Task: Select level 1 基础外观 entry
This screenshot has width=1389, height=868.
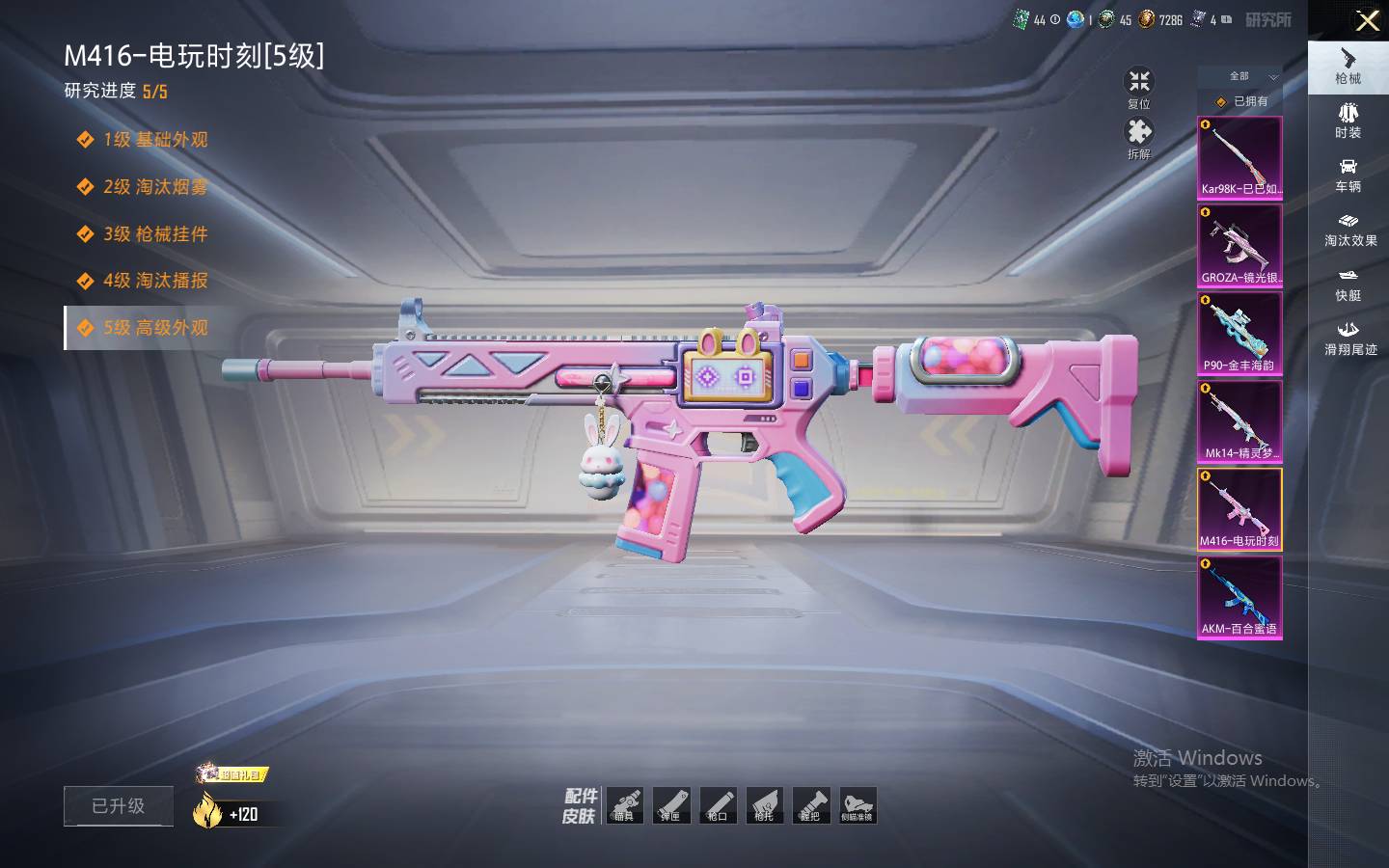Action: pyautogui.click(x=154, y=140)
